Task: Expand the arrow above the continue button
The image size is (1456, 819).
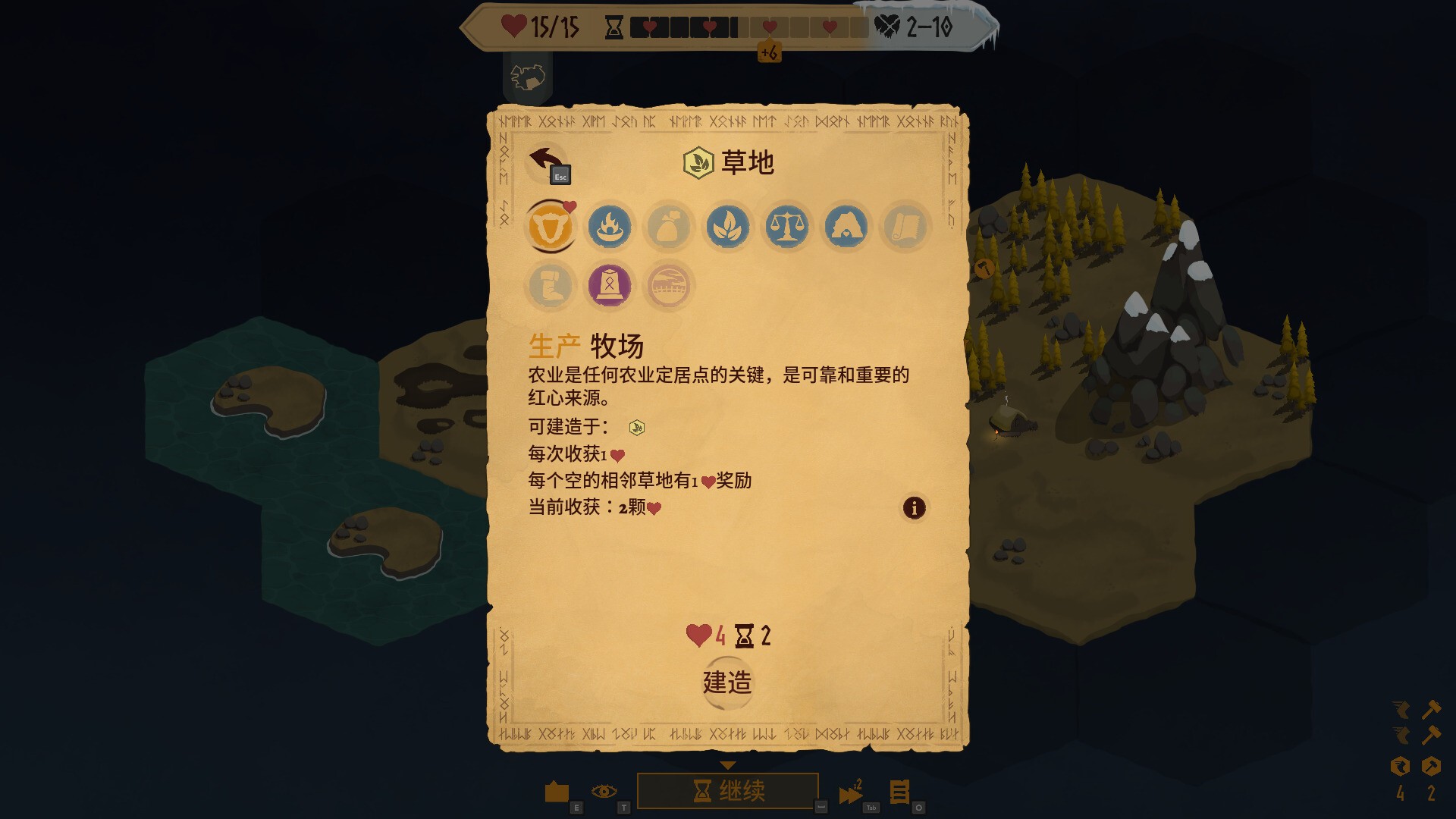Action: click(x=727, y=766)
